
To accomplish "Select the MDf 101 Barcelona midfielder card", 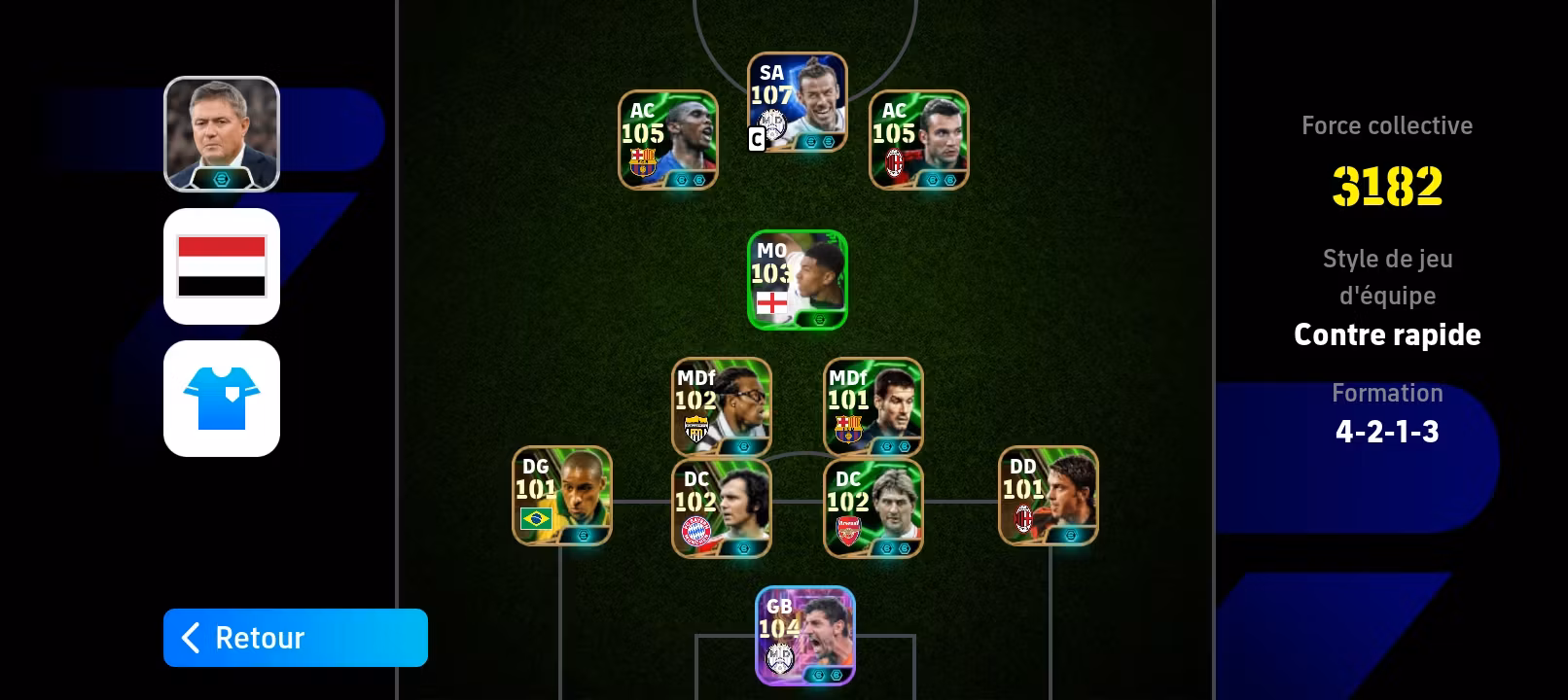I will point(873,406).
